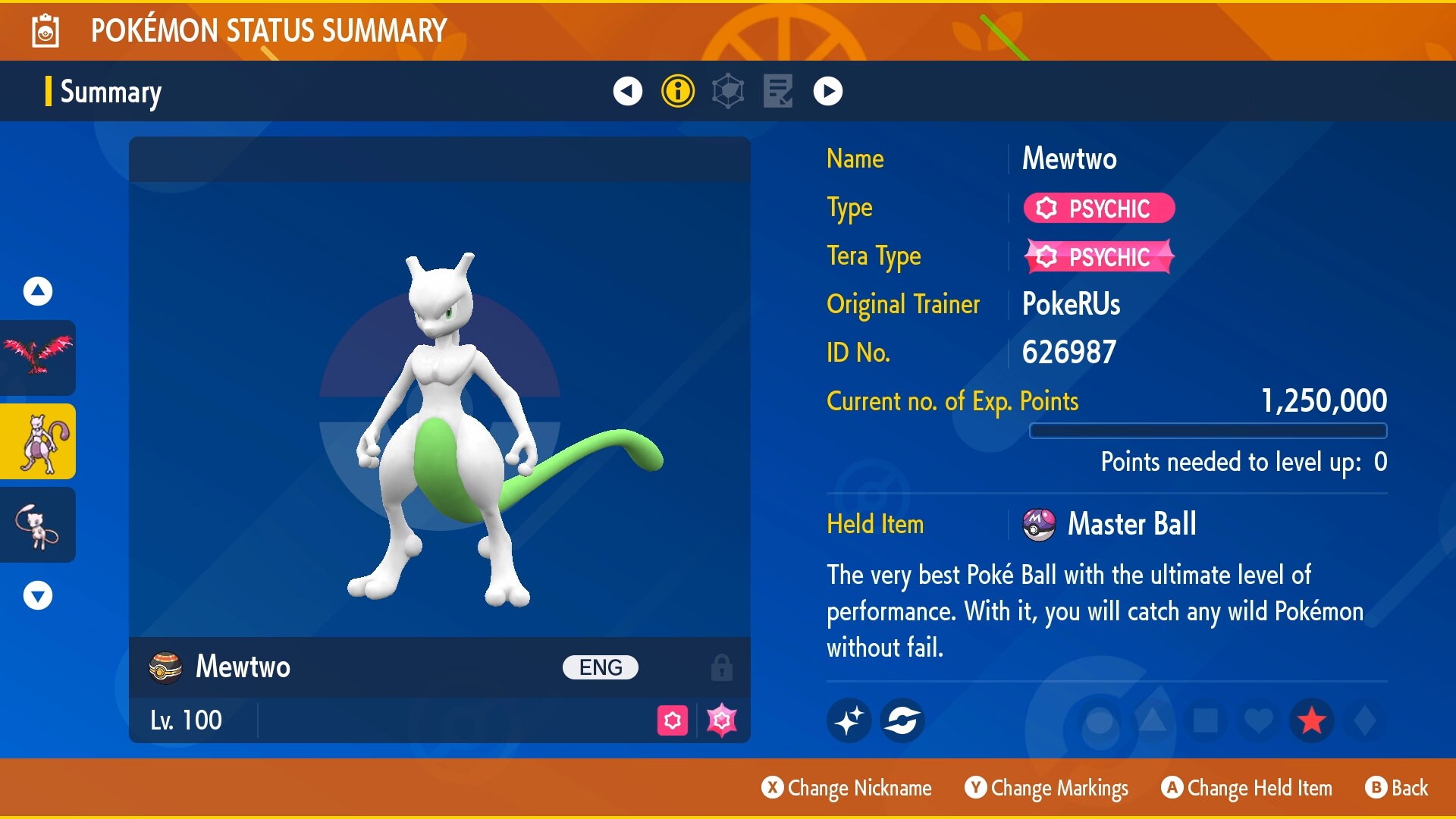Select the Tera Type gem icon near Lv. 100
The image size is (1456, 819).
(720, 720)
